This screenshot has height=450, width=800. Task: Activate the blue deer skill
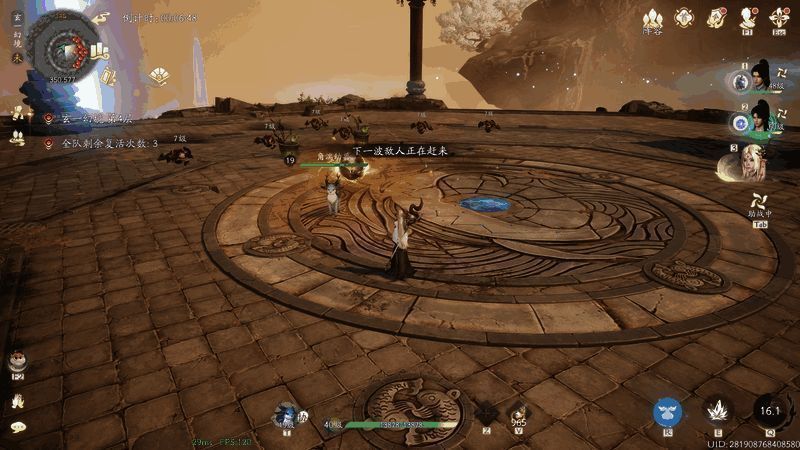(668, 410)
